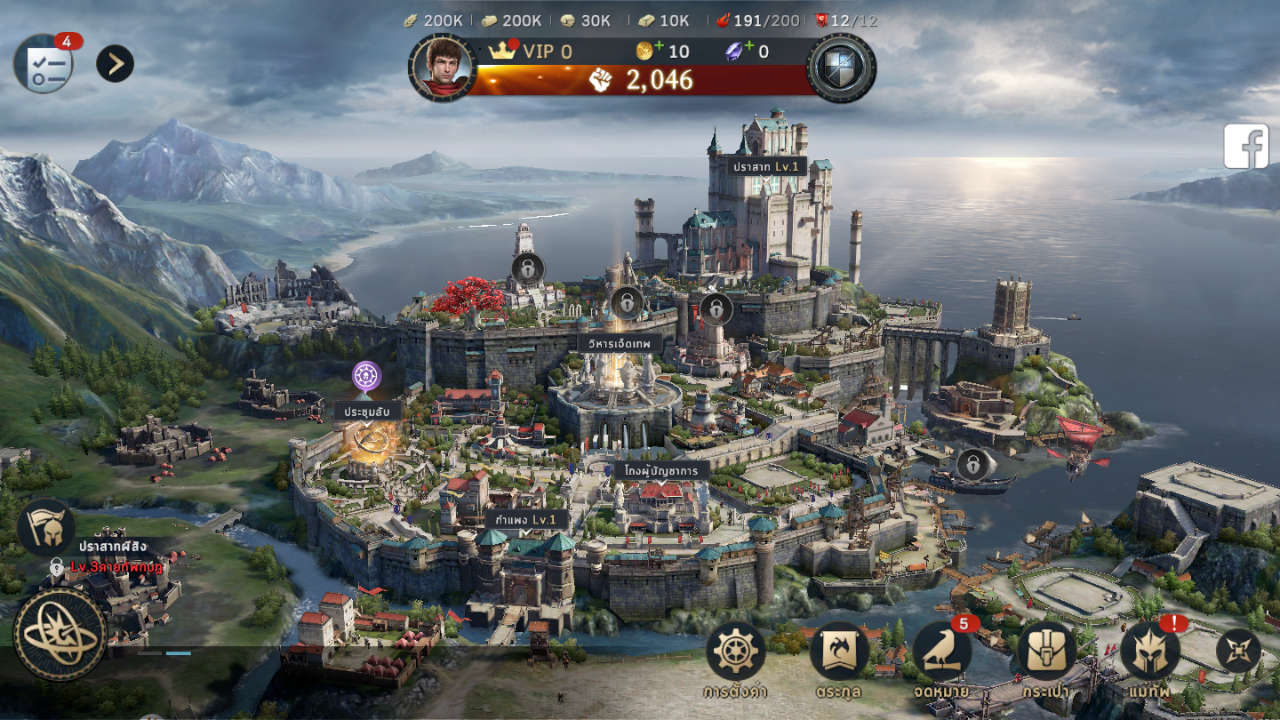This screenshot has height=720, width=1280.
Task: Open the Facebook link
Action: [x=1246, y=146]
